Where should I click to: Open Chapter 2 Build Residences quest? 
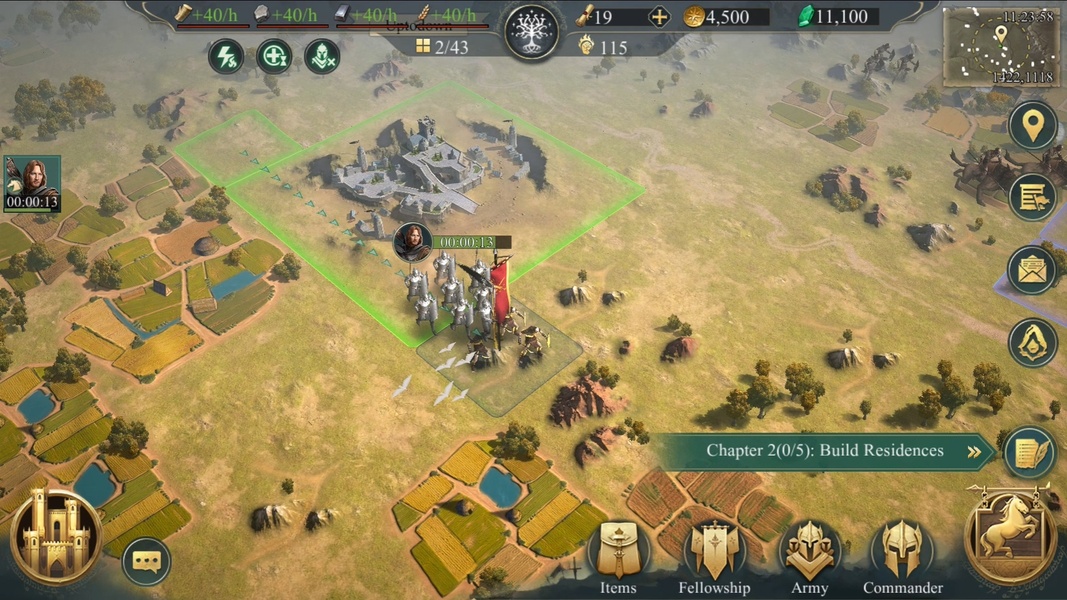click(825, 451)
